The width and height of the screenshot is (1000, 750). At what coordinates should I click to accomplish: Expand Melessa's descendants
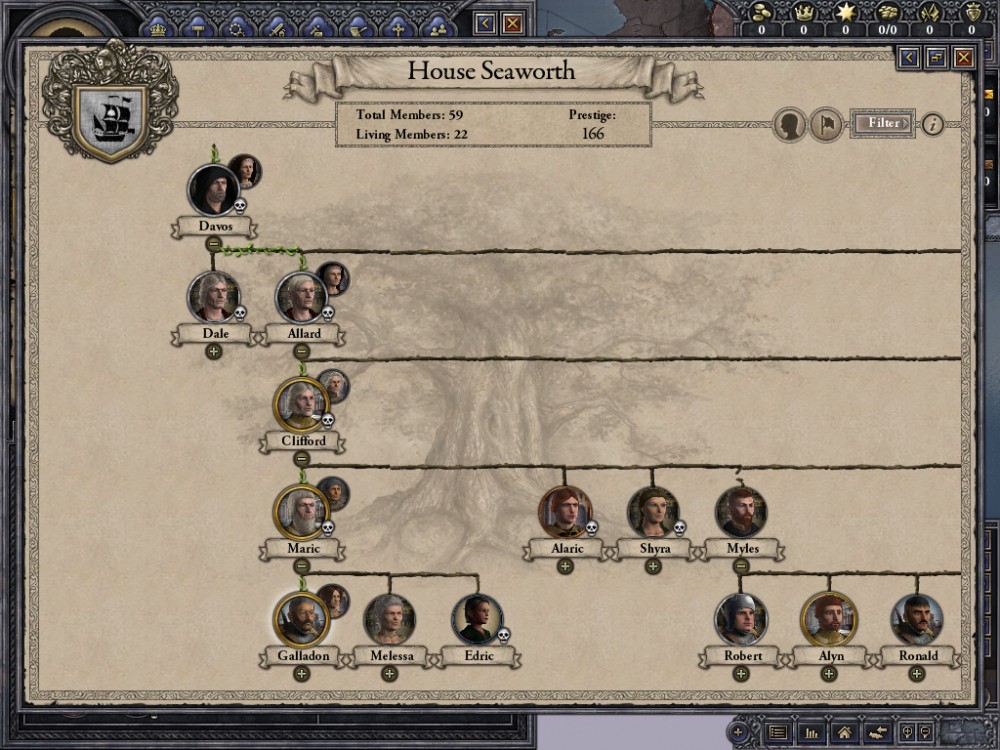389,674
